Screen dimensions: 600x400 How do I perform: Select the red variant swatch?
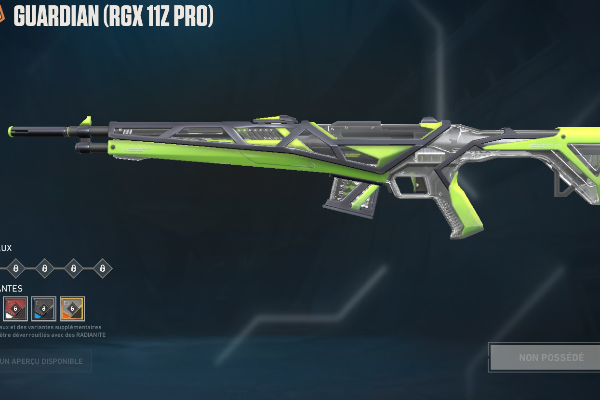coord(14,309)
